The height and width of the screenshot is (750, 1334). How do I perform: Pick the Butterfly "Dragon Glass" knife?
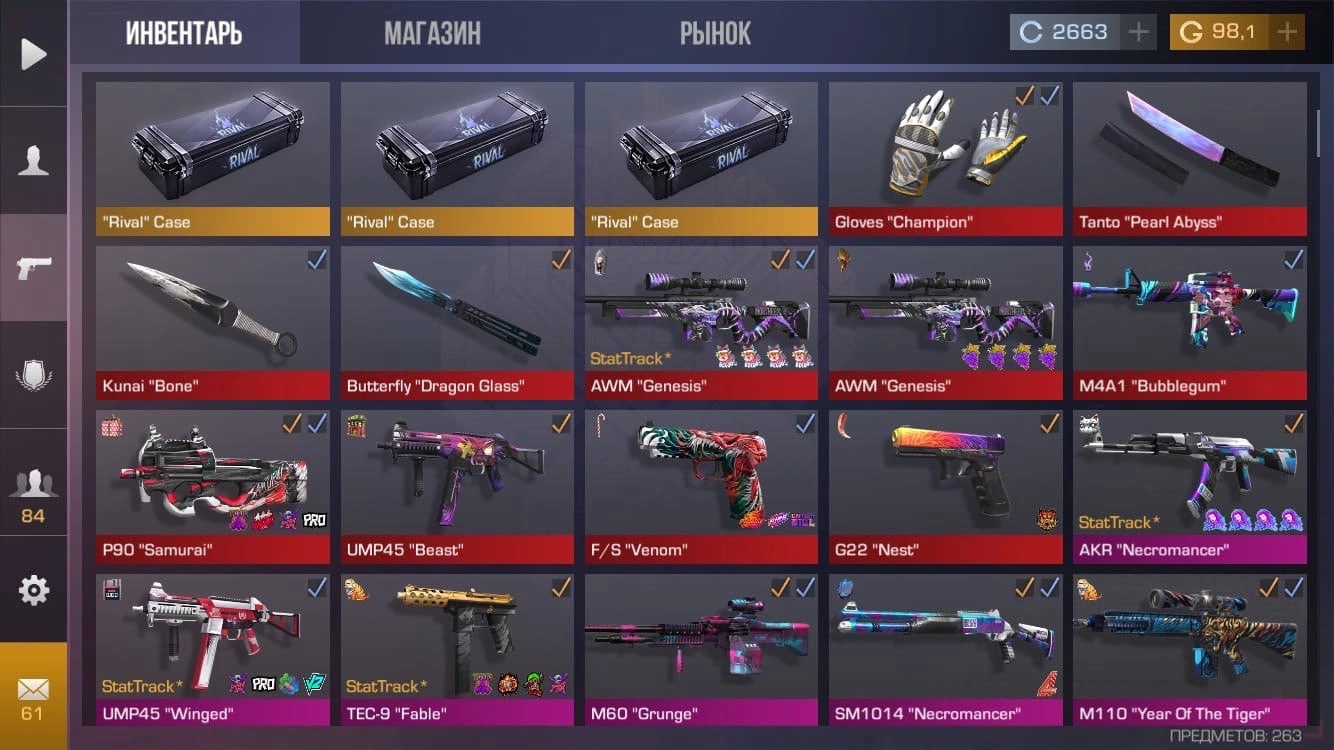click(457, 322)
